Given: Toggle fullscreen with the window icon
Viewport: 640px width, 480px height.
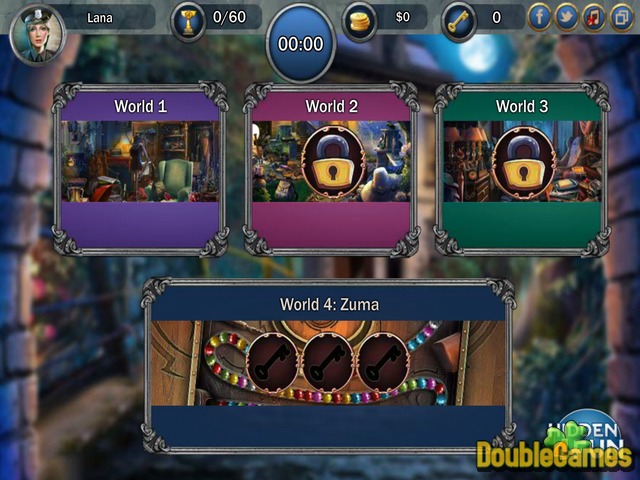Looking at the screenshot, I should click(x=621, y=17).
